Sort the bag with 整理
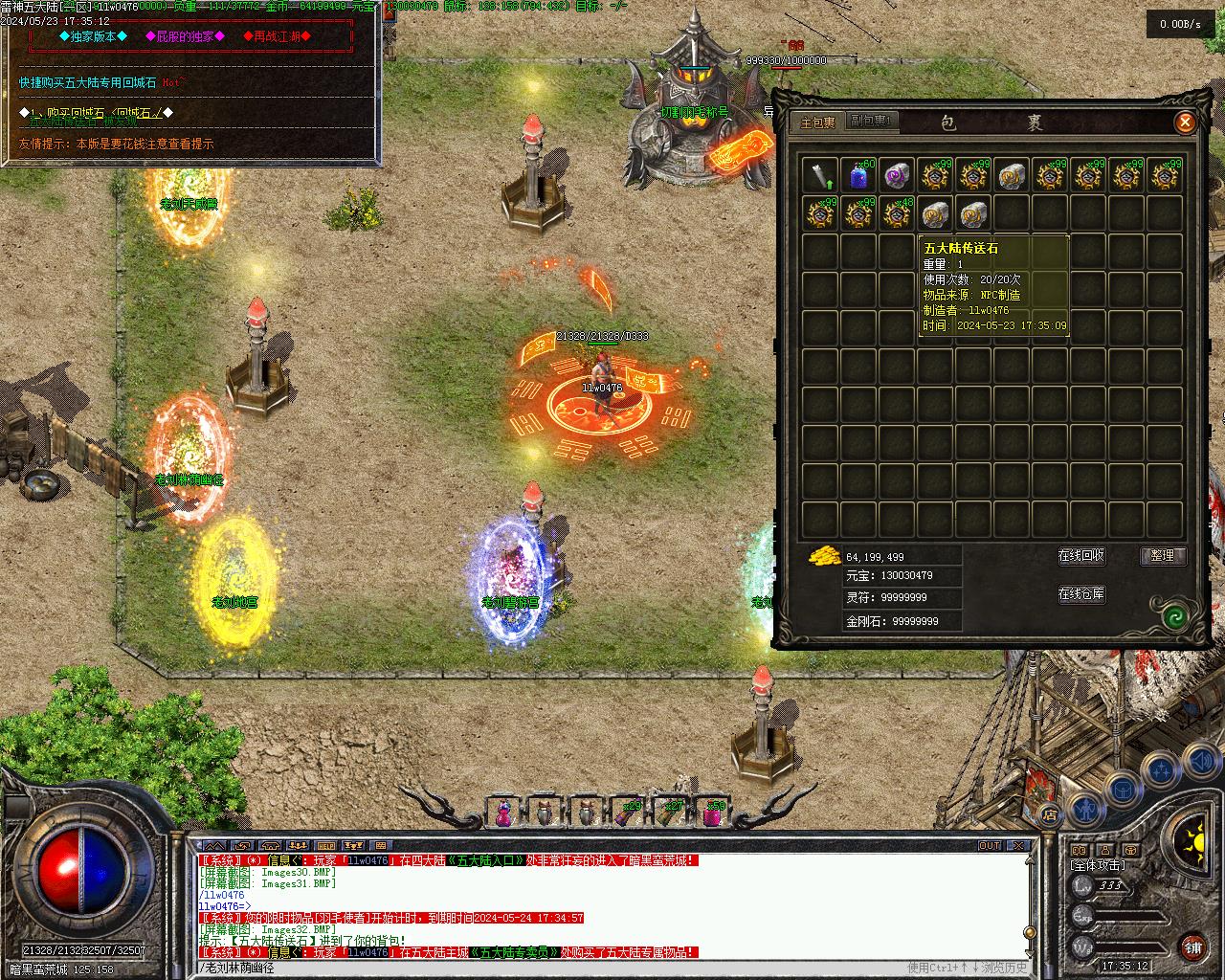The height and width of the screenshot is (980, 1225). pos(1163,556)
